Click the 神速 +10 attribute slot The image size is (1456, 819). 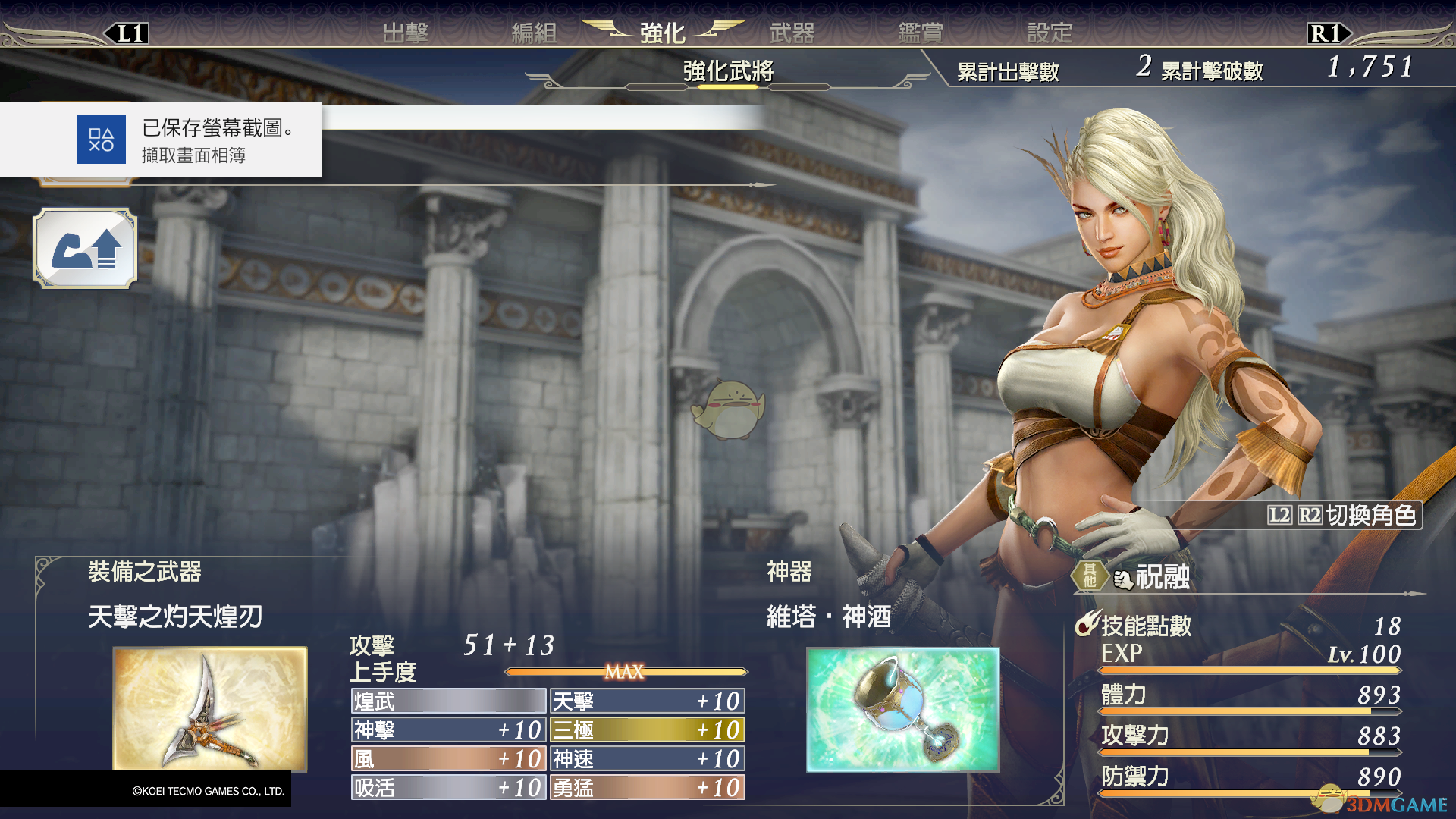pyautogui.click(x=647, y=758)
